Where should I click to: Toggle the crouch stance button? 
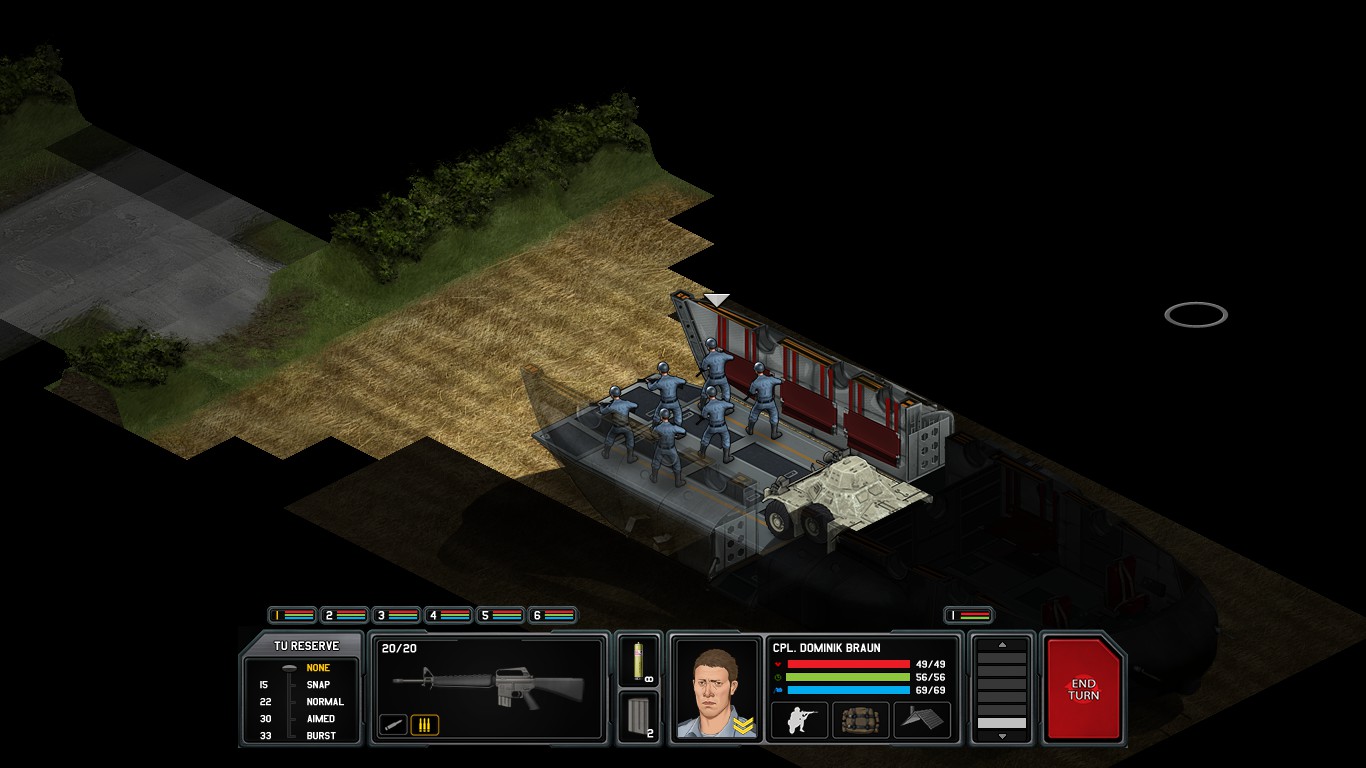click(799, 720)
